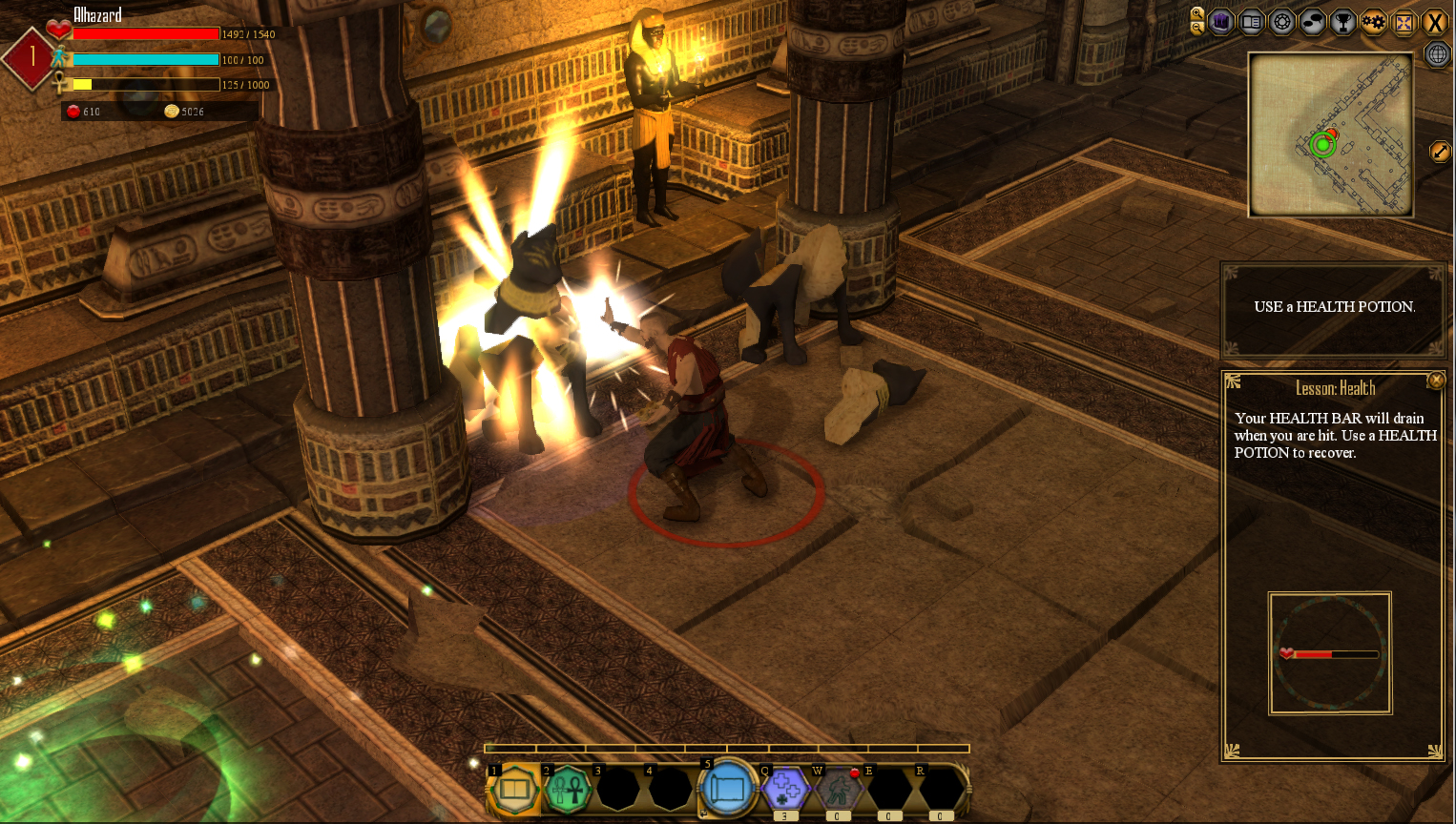The height and width of the screenshot is (824, 1456).
Task: Open the open-book journal icon
Action: [1252, 22]
